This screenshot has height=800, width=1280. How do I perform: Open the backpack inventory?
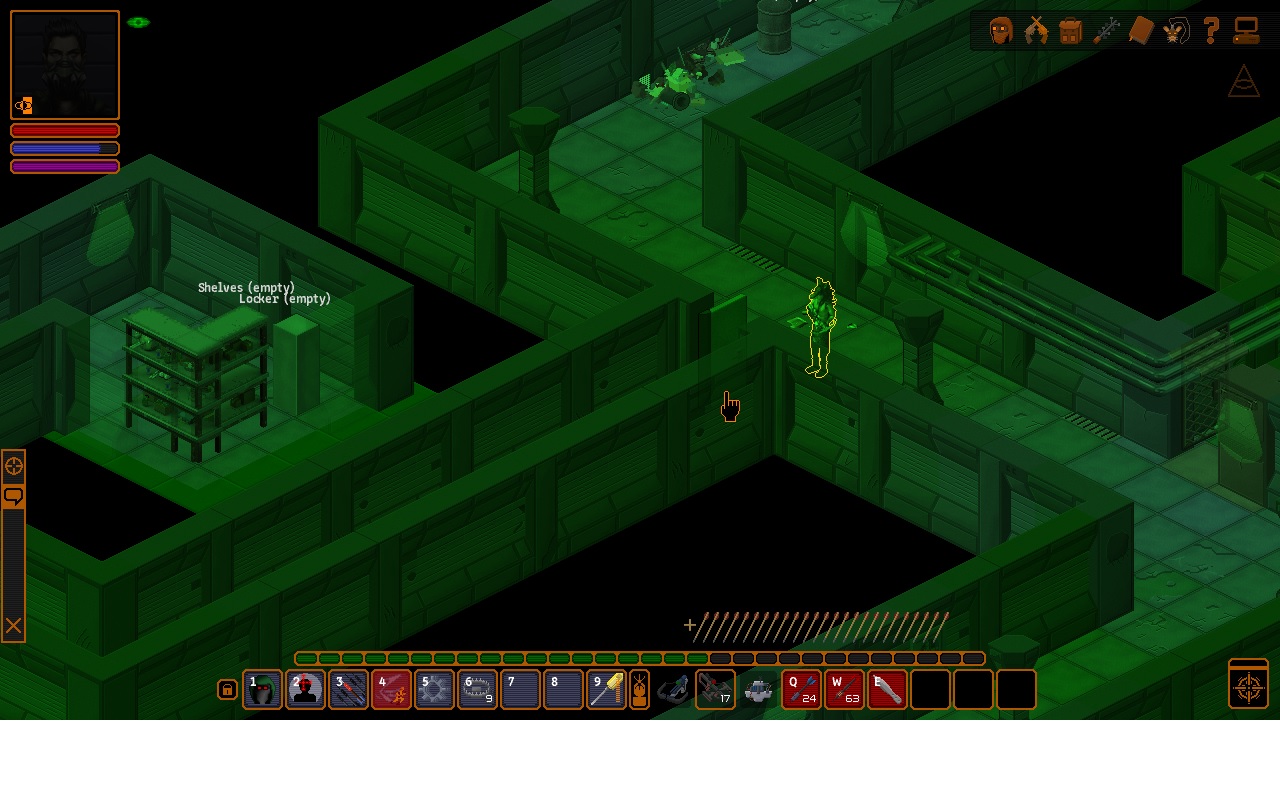(1071, 31)
